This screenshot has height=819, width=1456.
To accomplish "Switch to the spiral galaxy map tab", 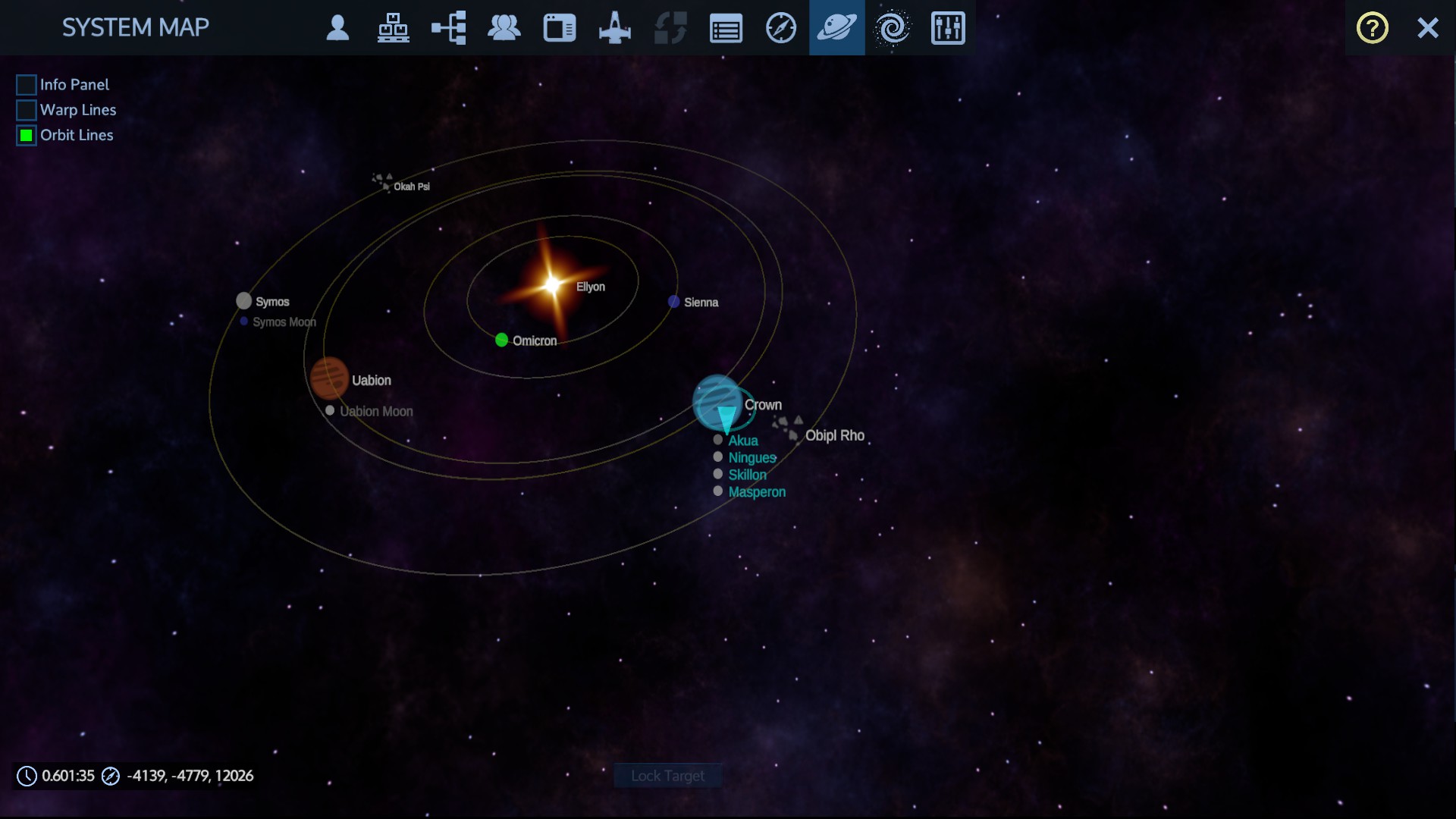I will click(892, 28).
